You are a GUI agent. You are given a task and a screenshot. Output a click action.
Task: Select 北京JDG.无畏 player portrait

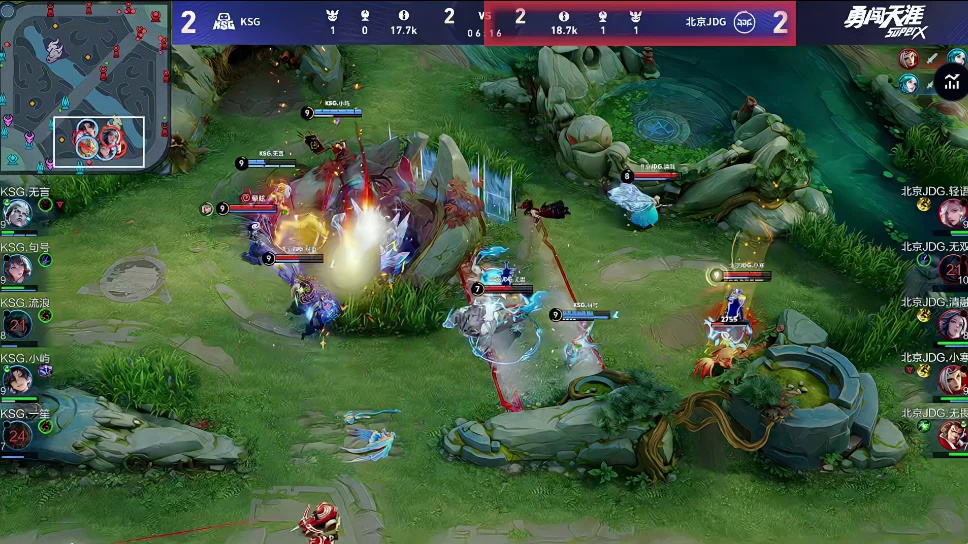click(x=951, y=435)
